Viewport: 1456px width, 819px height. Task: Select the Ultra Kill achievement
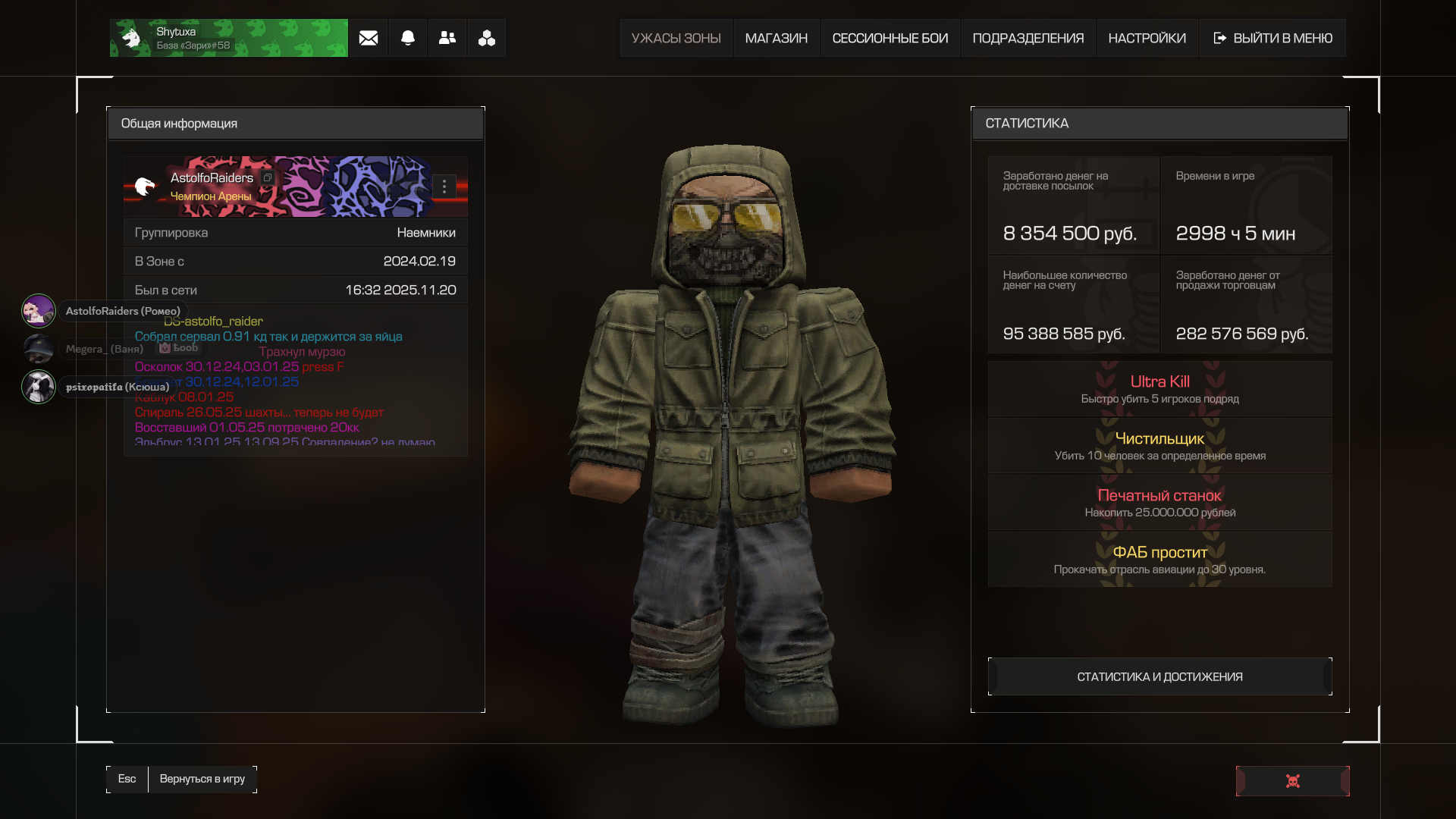(x=1159, y=389)
